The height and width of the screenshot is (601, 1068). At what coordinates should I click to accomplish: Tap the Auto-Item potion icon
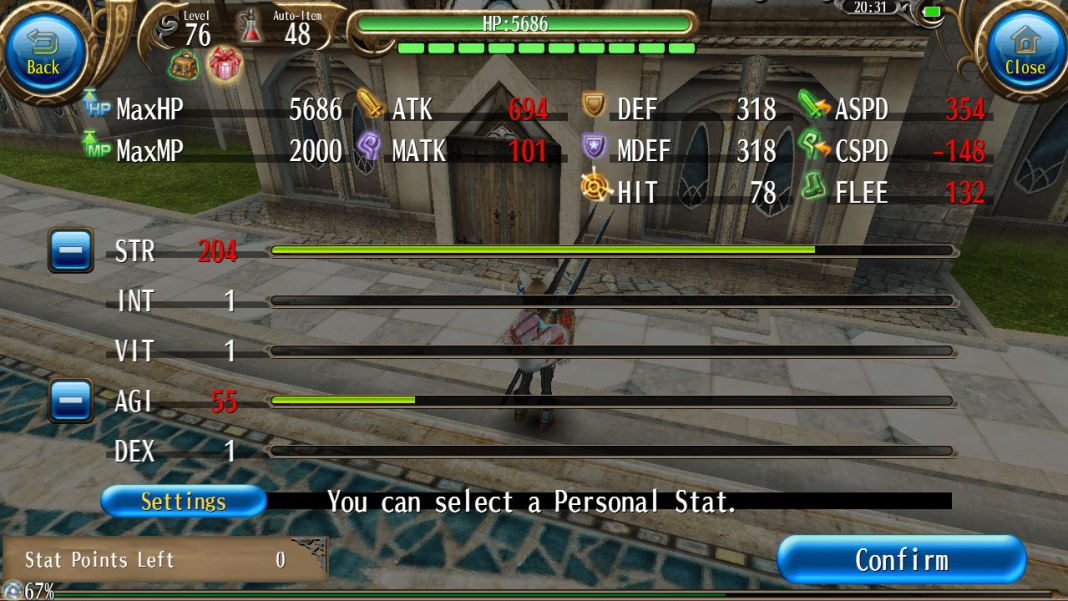pos(252,28)
